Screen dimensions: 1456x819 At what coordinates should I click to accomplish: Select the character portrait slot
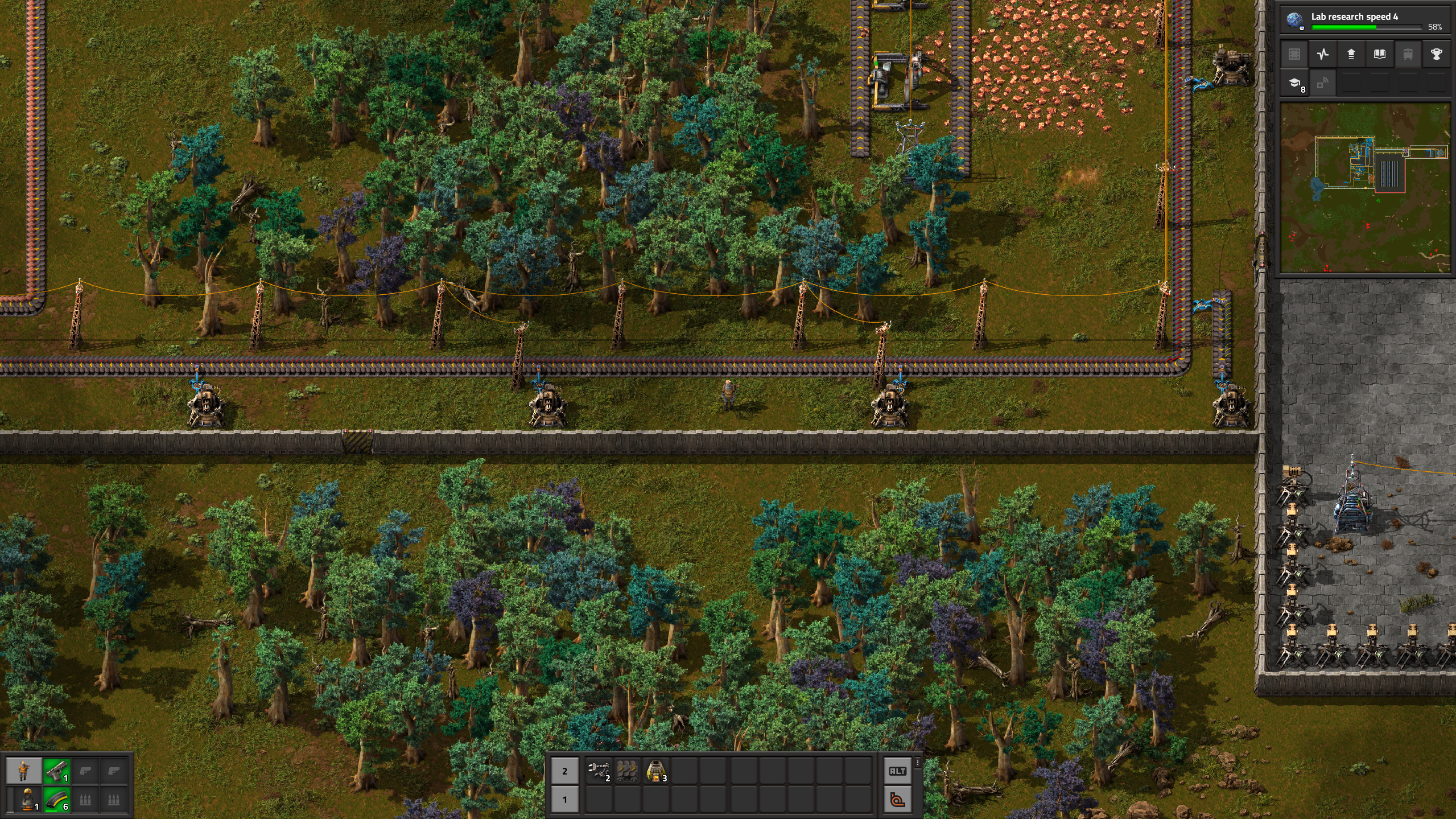click(x=23, y=771)
